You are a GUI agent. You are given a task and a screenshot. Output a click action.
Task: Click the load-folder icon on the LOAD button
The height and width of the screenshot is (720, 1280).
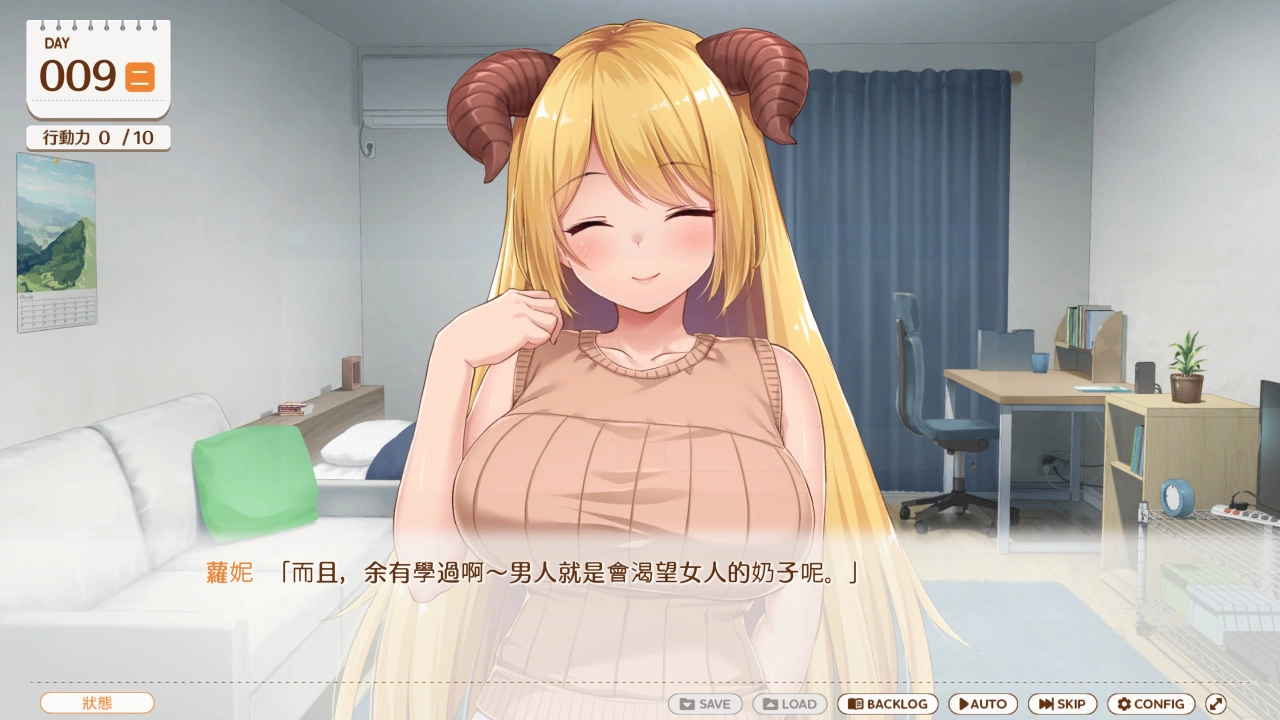pyautogui.click(x=771, y=704)
